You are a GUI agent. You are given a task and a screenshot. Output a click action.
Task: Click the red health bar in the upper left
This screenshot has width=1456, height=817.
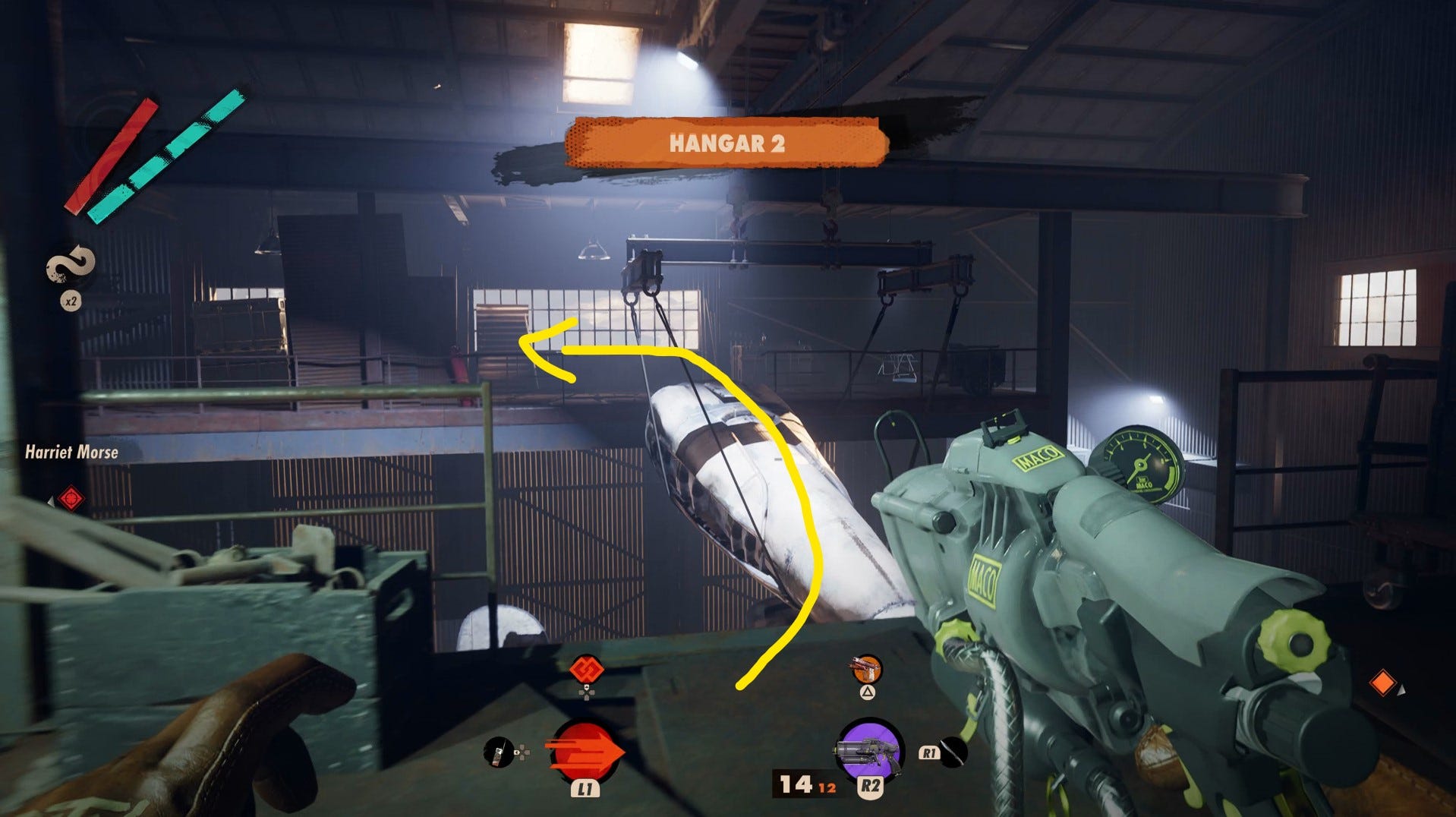click(x=114, y=156)
